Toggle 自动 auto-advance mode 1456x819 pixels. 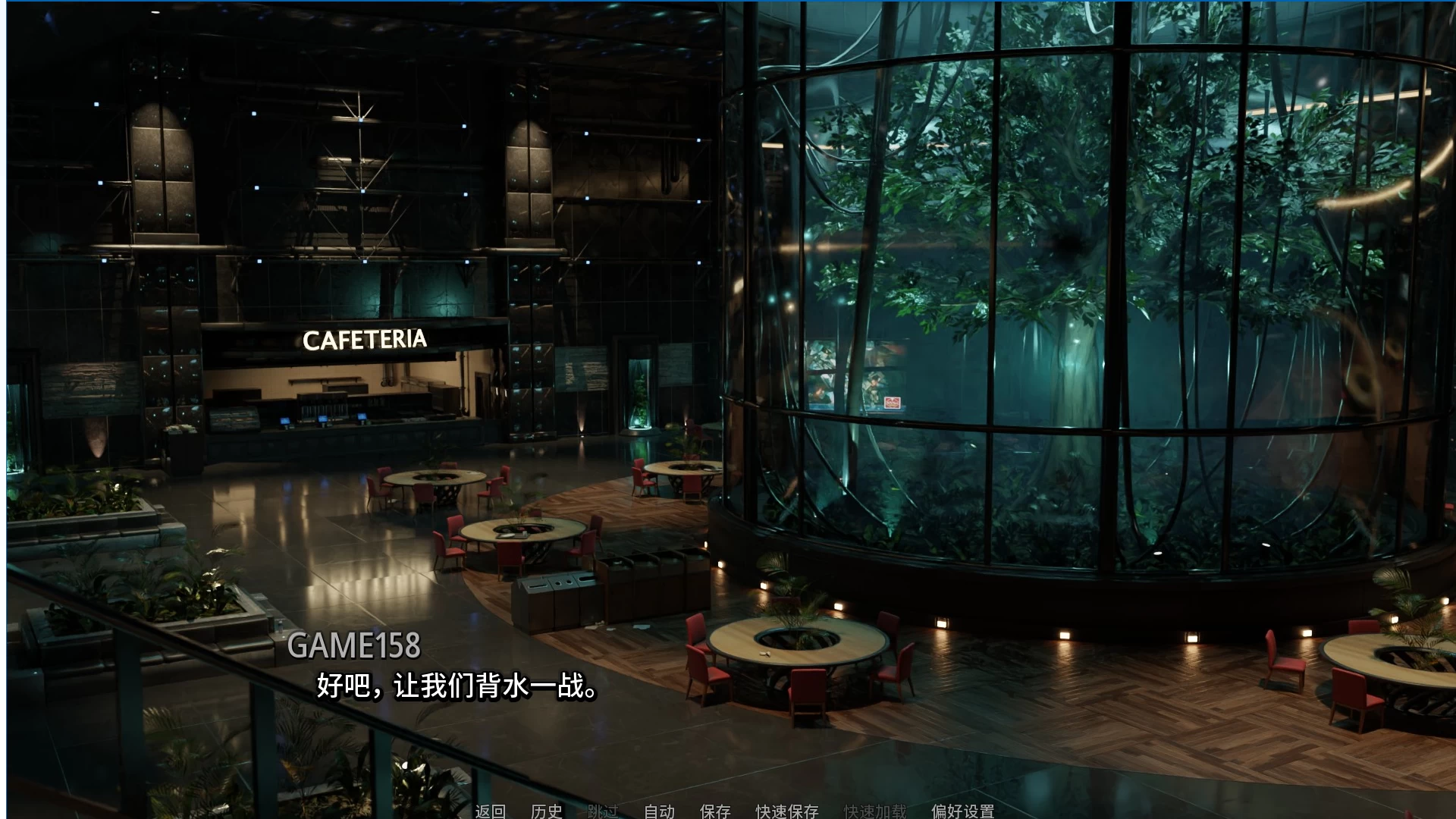click(x=659, y=811)
